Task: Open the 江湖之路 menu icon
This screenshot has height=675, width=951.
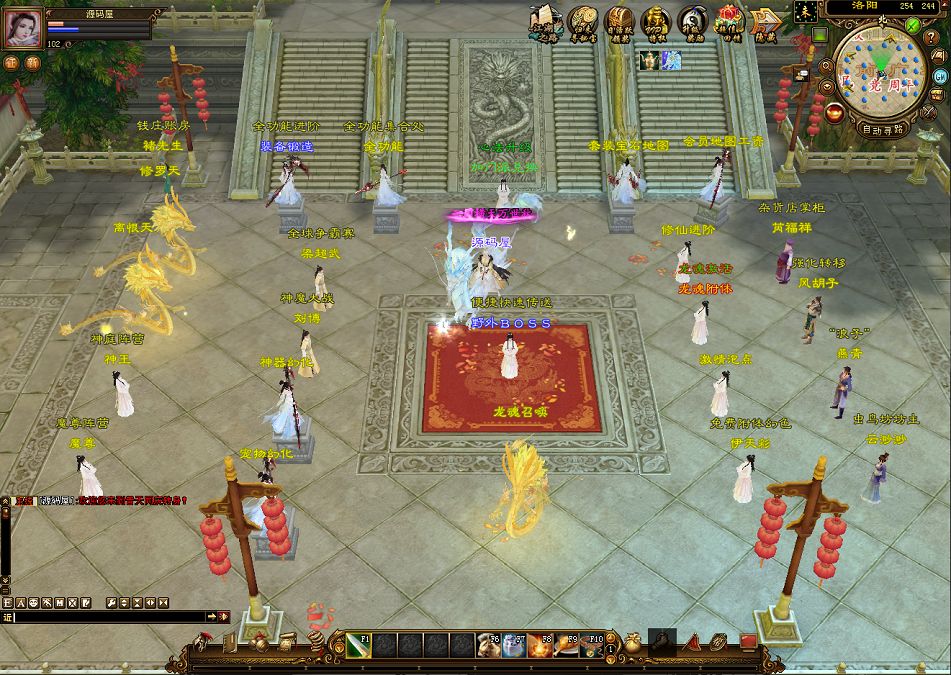Action: [543, 21]
